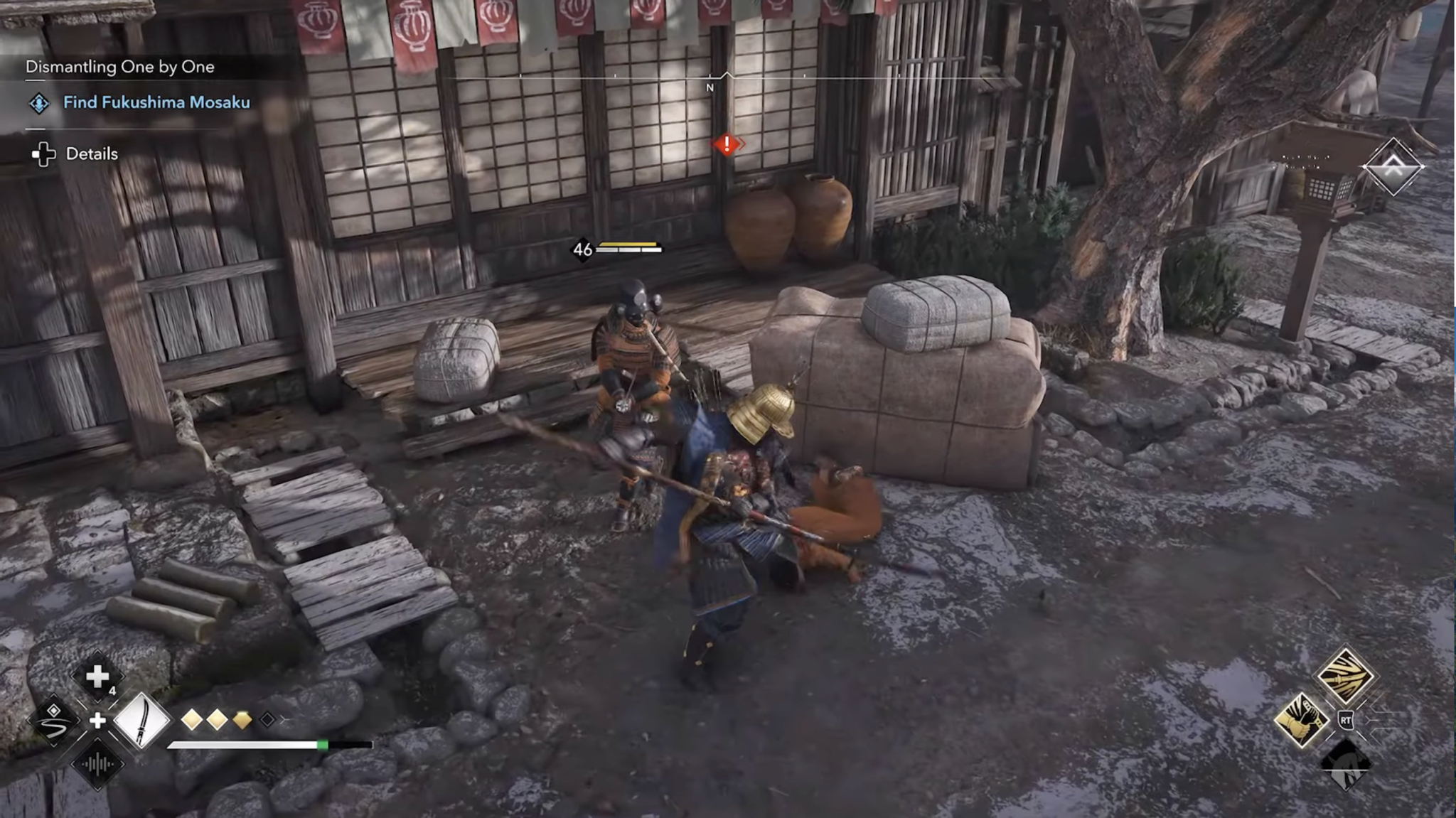Screen dimensions: 1456x818
Task: Click the Dismantling One by One quest title
Action: (119, 67)
